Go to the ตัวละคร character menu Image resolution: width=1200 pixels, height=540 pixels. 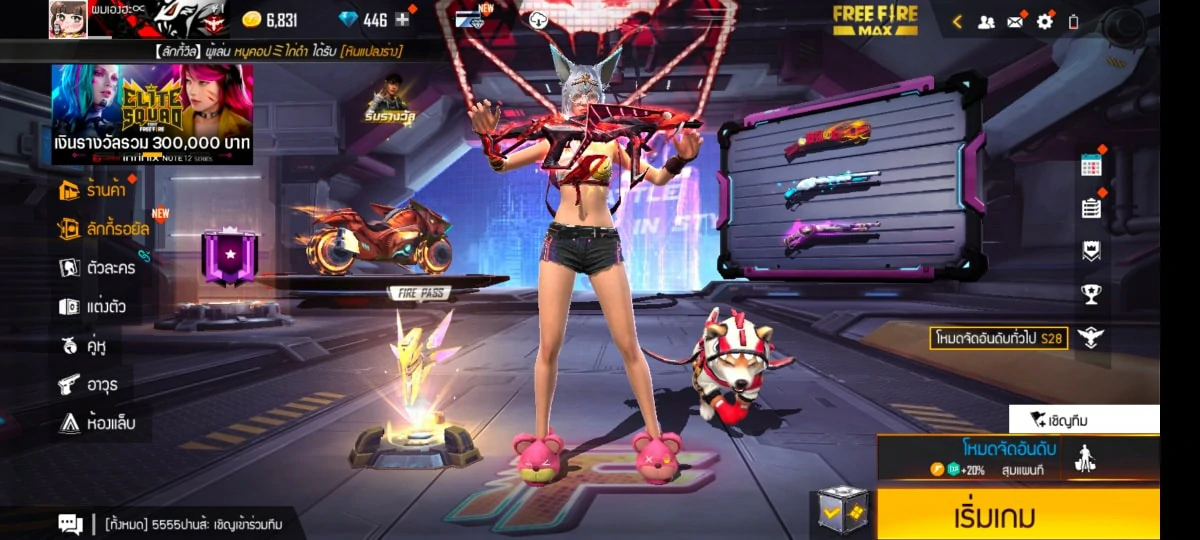pos(97,268)
